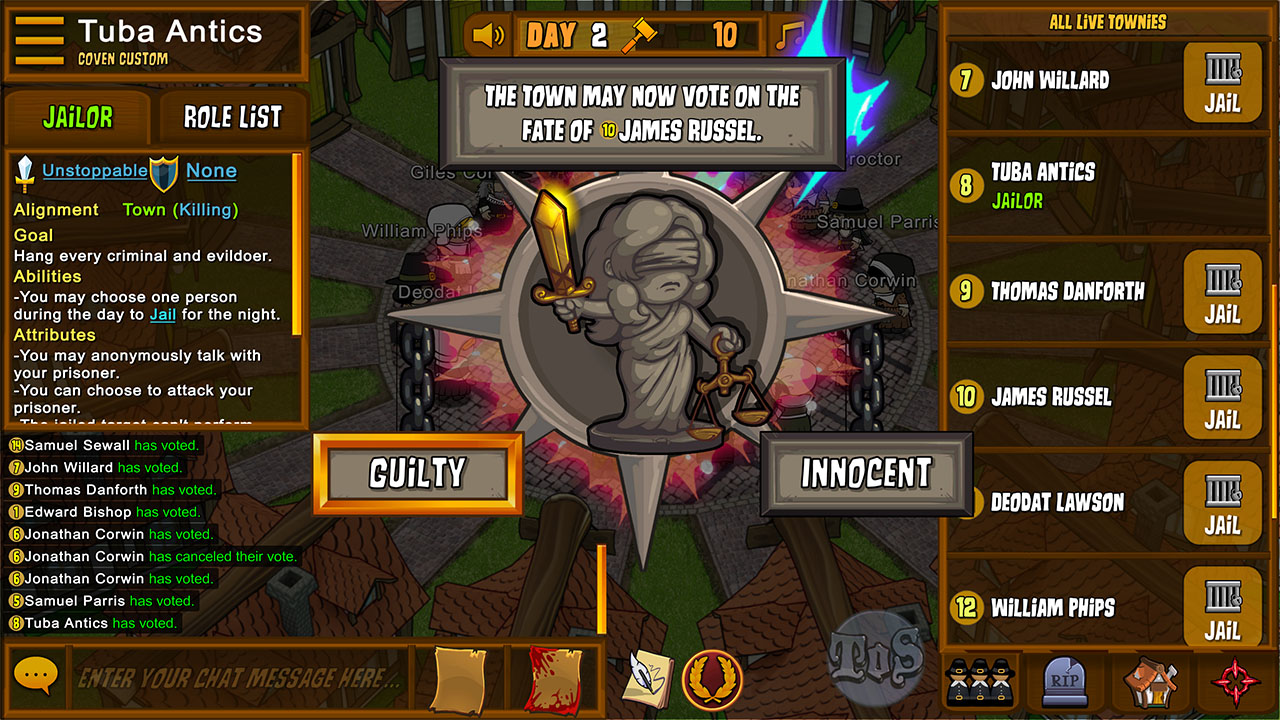The width and height of the screenshot is (1280, 720).
Task: Open the blood-stained Death Note
Action: [553, 679]
